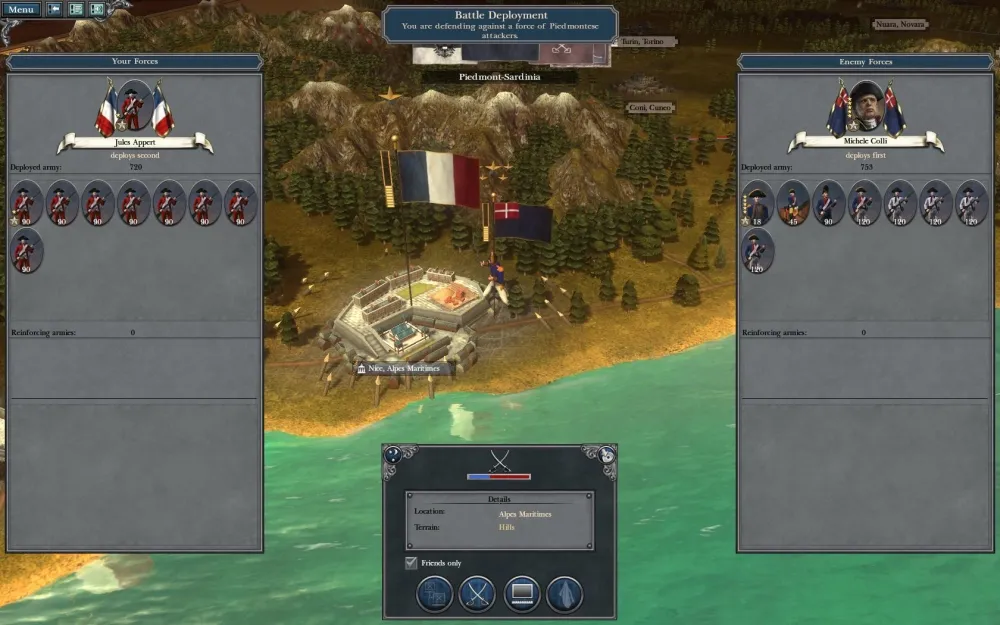Choose the monitor screen icon button
This screenshot has height=625, width=1000.
tap(522, 594)
